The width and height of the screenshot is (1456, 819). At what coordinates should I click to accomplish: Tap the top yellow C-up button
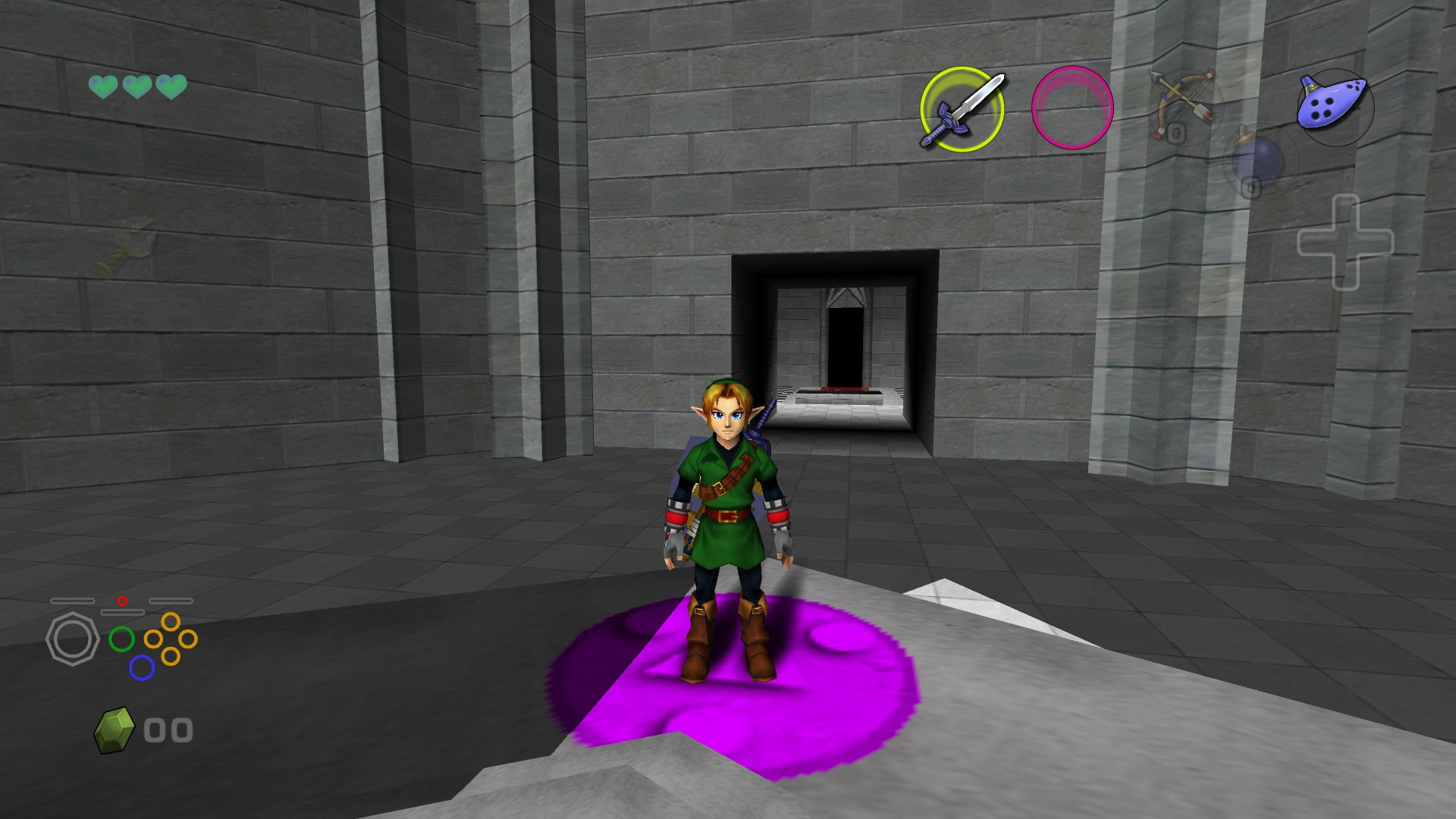[170, 623]
